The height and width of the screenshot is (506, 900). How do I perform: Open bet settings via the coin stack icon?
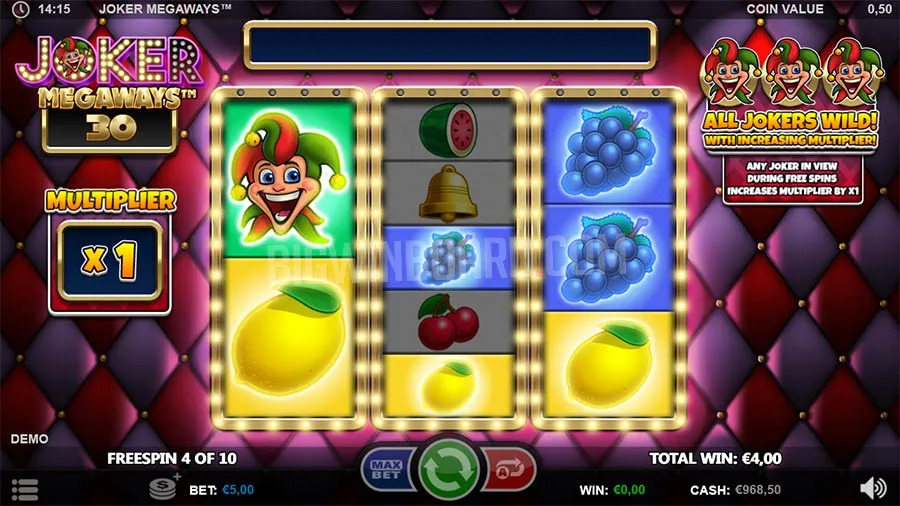coord(164,488)
